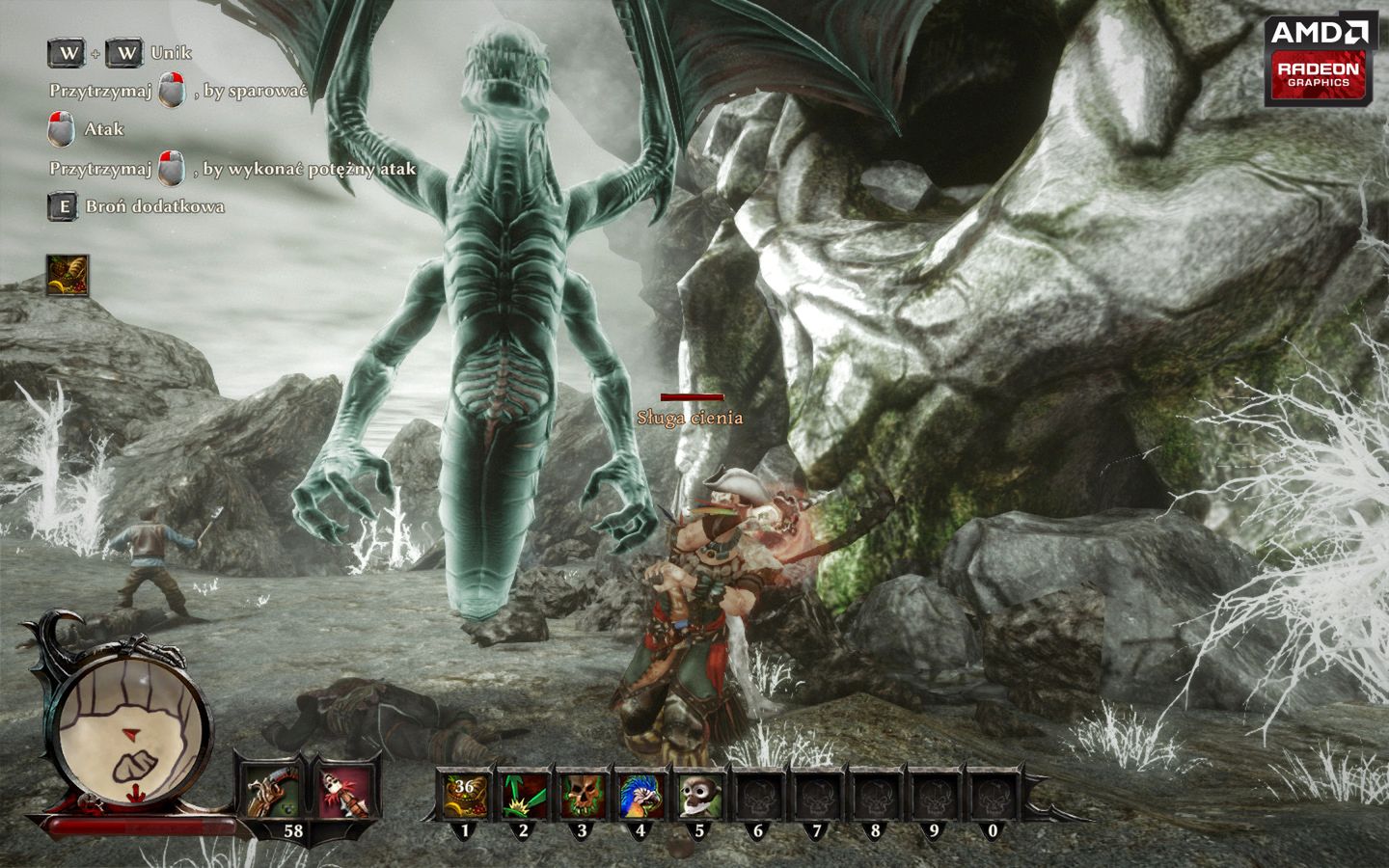Use the food provisions in hotbar slot 1
Viewport: 1389px width, 868px height.
pyautogui.click(x=465, y=796)
